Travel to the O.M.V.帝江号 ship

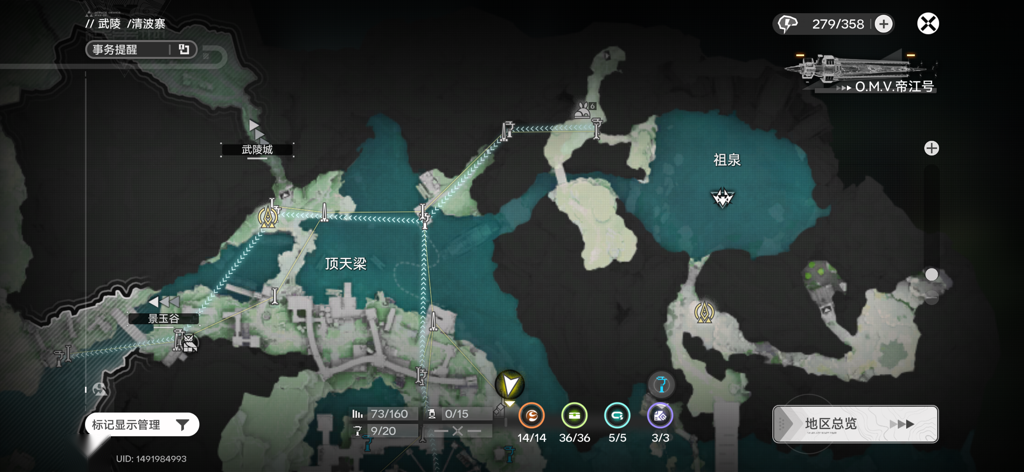click(x=862, y=73)
